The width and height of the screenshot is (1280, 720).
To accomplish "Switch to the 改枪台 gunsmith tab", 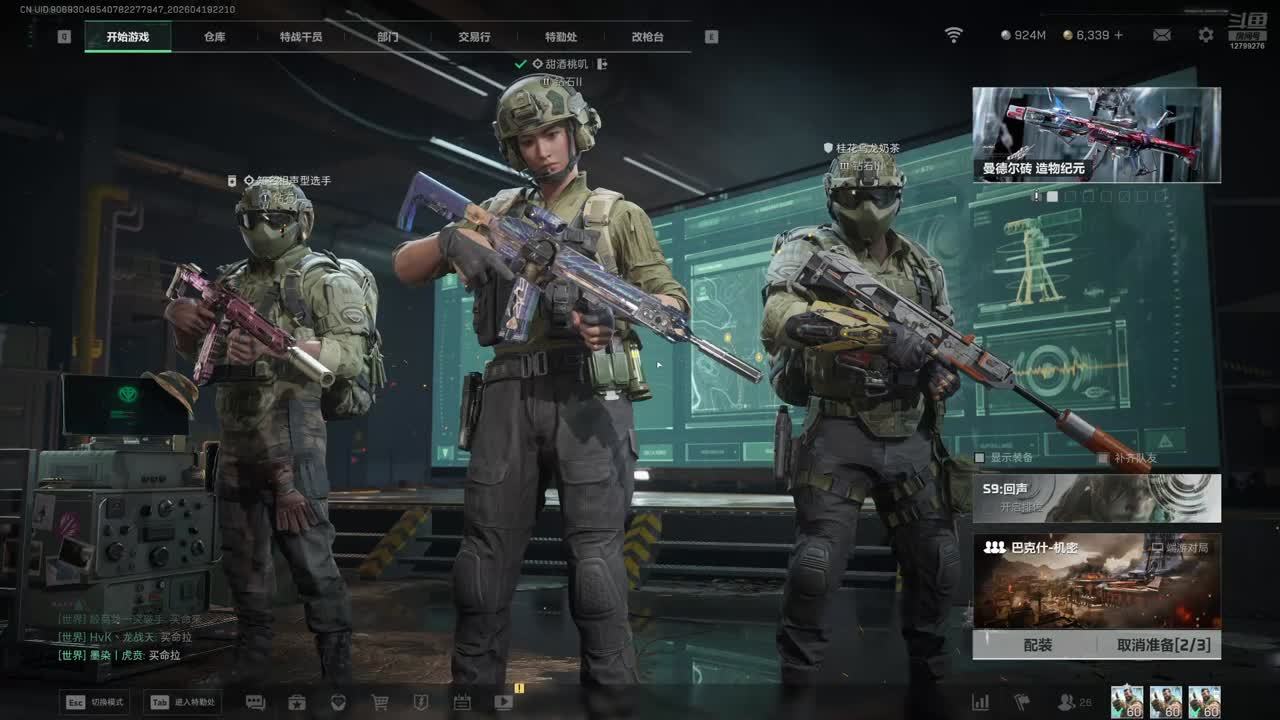I will tap(647, 37).
